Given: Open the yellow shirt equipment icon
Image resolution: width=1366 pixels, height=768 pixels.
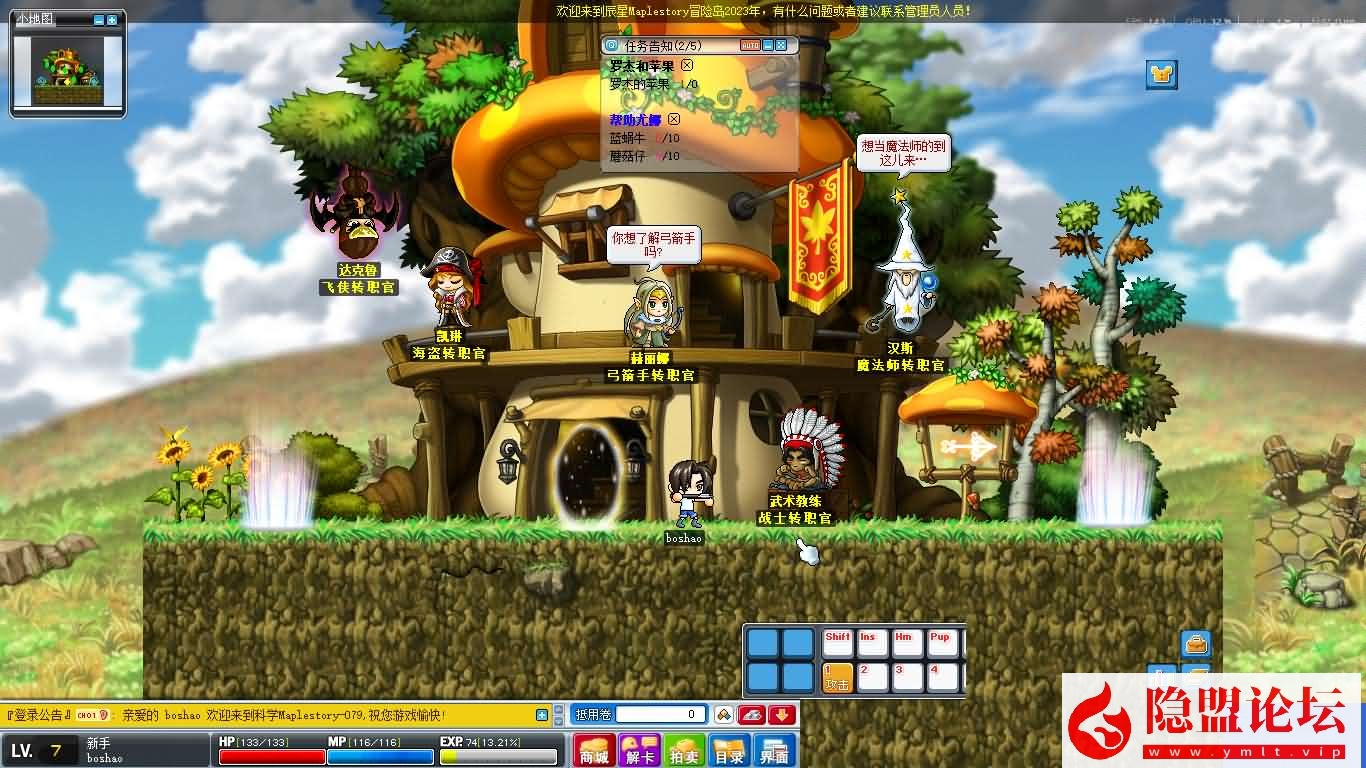Looking at the screenshot, I should point(1161,74).
